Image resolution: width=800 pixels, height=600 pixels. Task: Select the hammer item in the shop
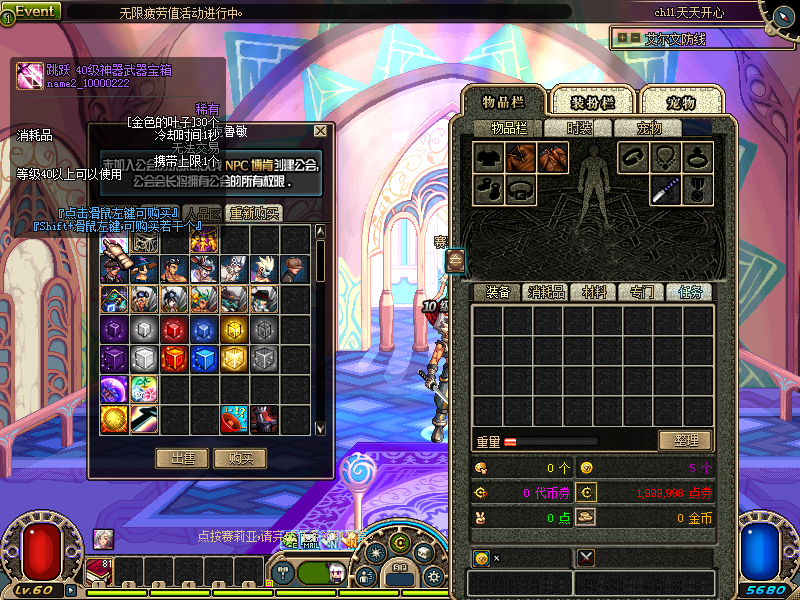[x=144, y=418]
